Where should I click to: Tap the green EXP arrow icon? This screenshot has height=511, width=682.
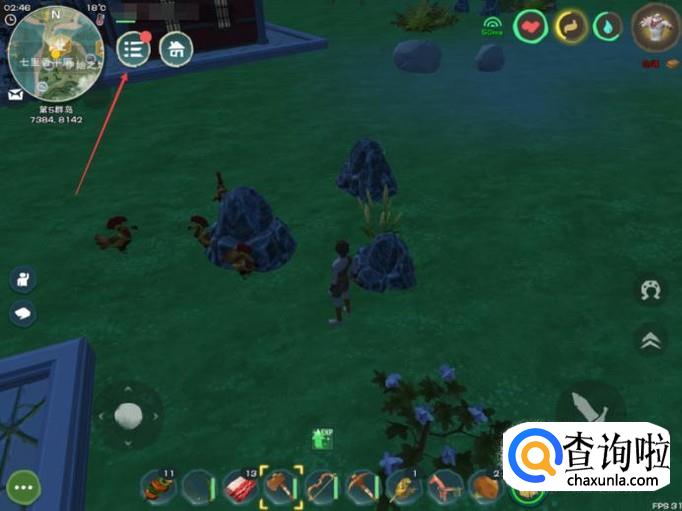(x=322, y=438)
